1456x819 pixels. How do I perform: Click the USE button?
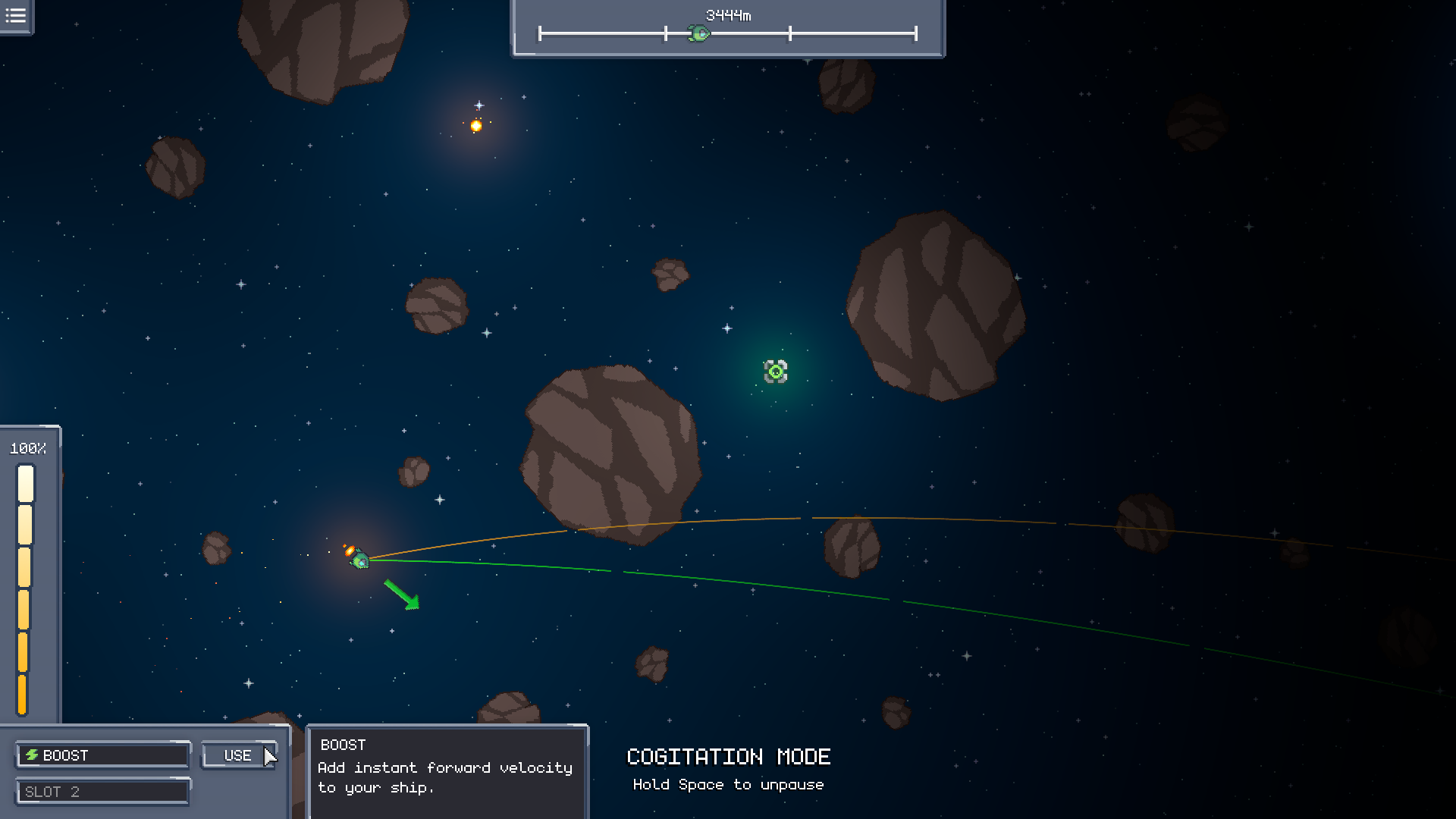tap(238, 755)
